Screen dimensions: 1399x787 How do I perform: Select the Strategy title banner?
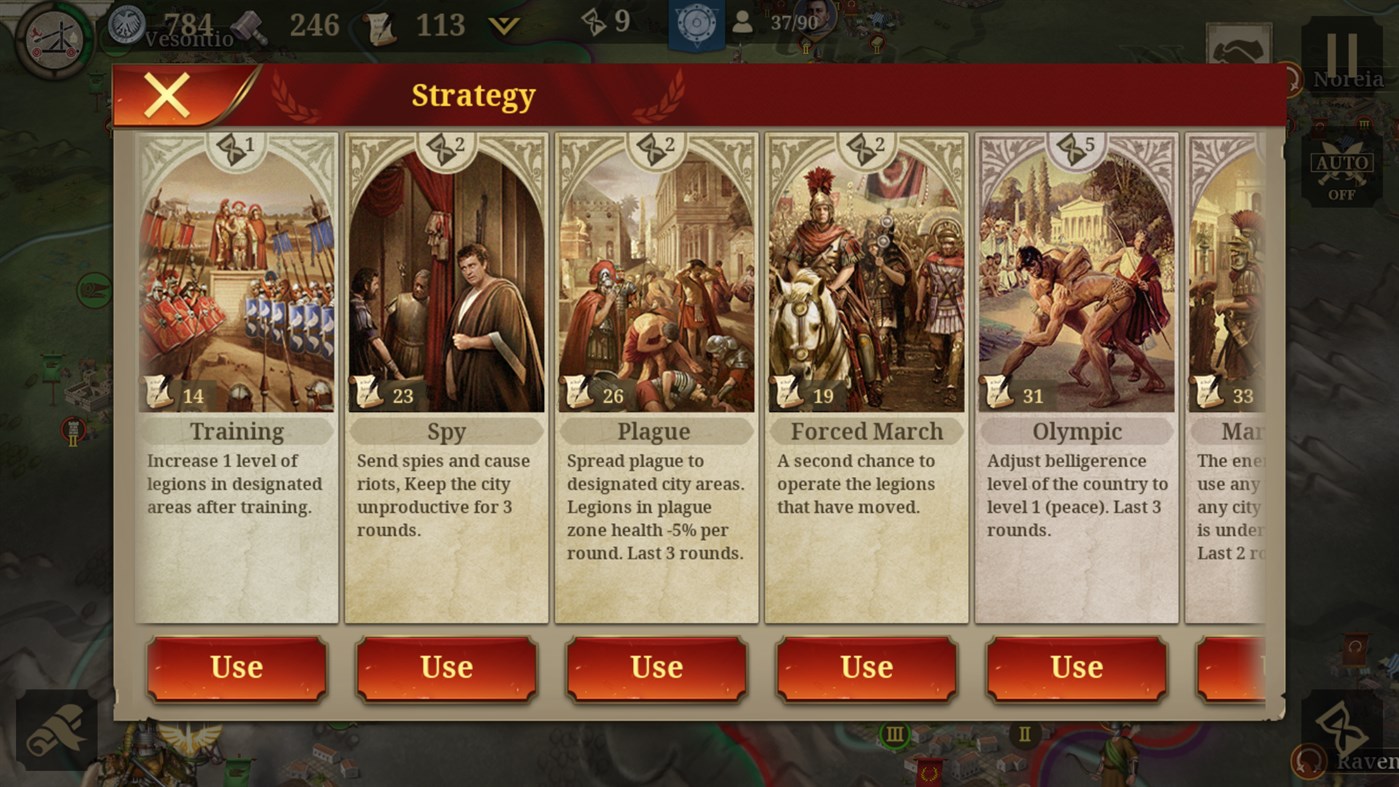[473, 95]
